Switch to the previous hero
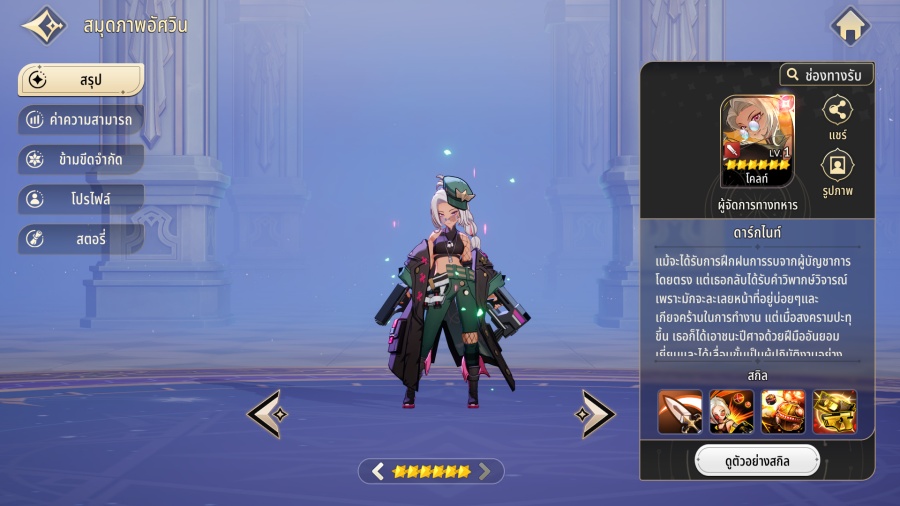The height and width of the screenshot is (506, 900). tap(265, 413)
